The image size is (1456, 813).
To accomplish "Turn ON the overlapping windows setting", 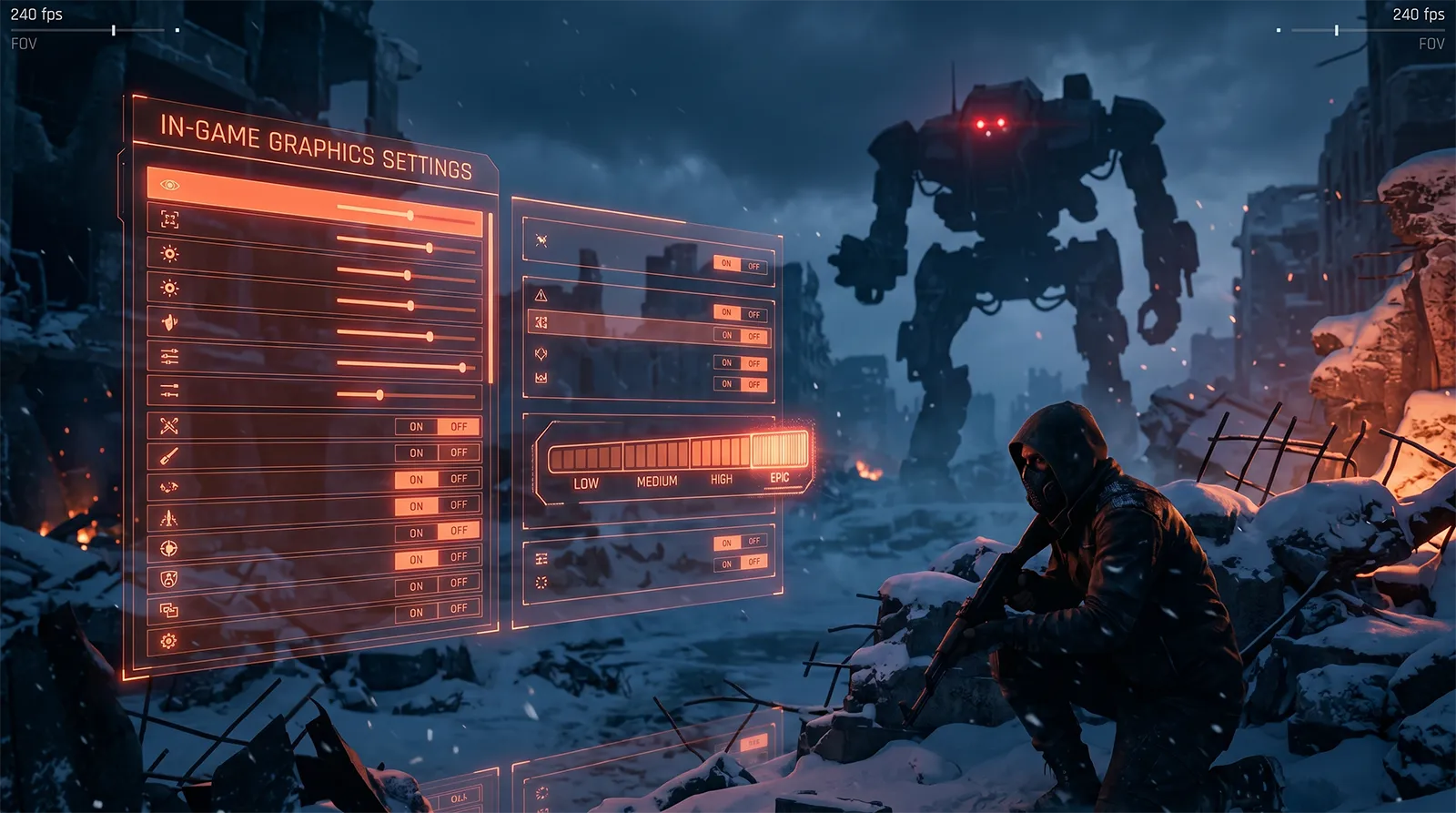I will (x=416, y=613).
